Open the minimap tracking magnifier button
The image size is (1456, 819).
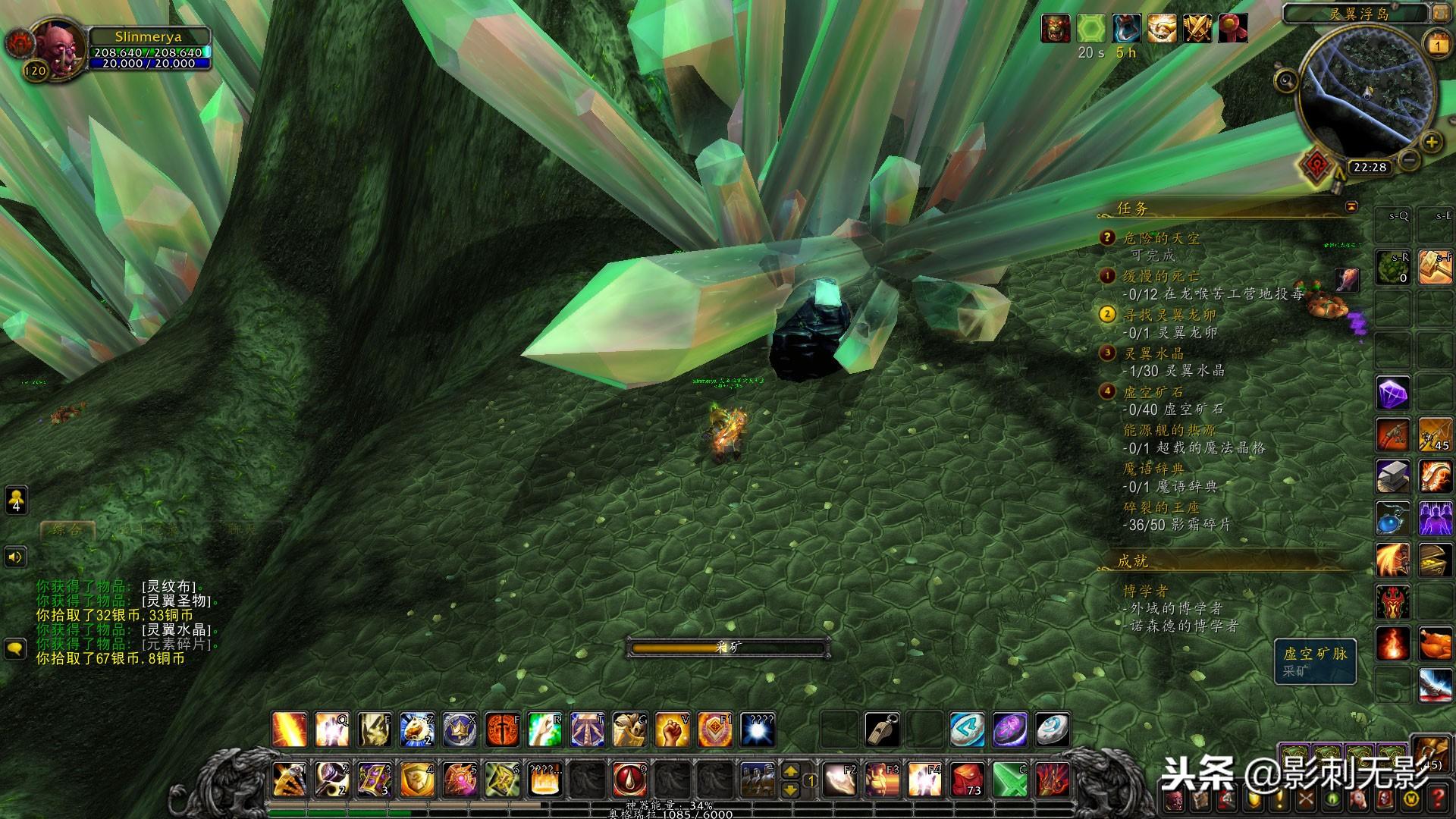(x=1286, y=80)
